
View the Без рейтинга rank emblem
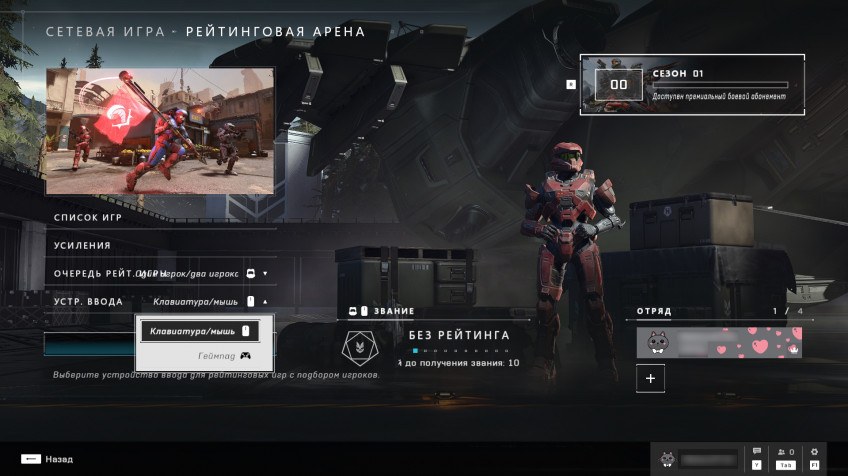[355, 346]
